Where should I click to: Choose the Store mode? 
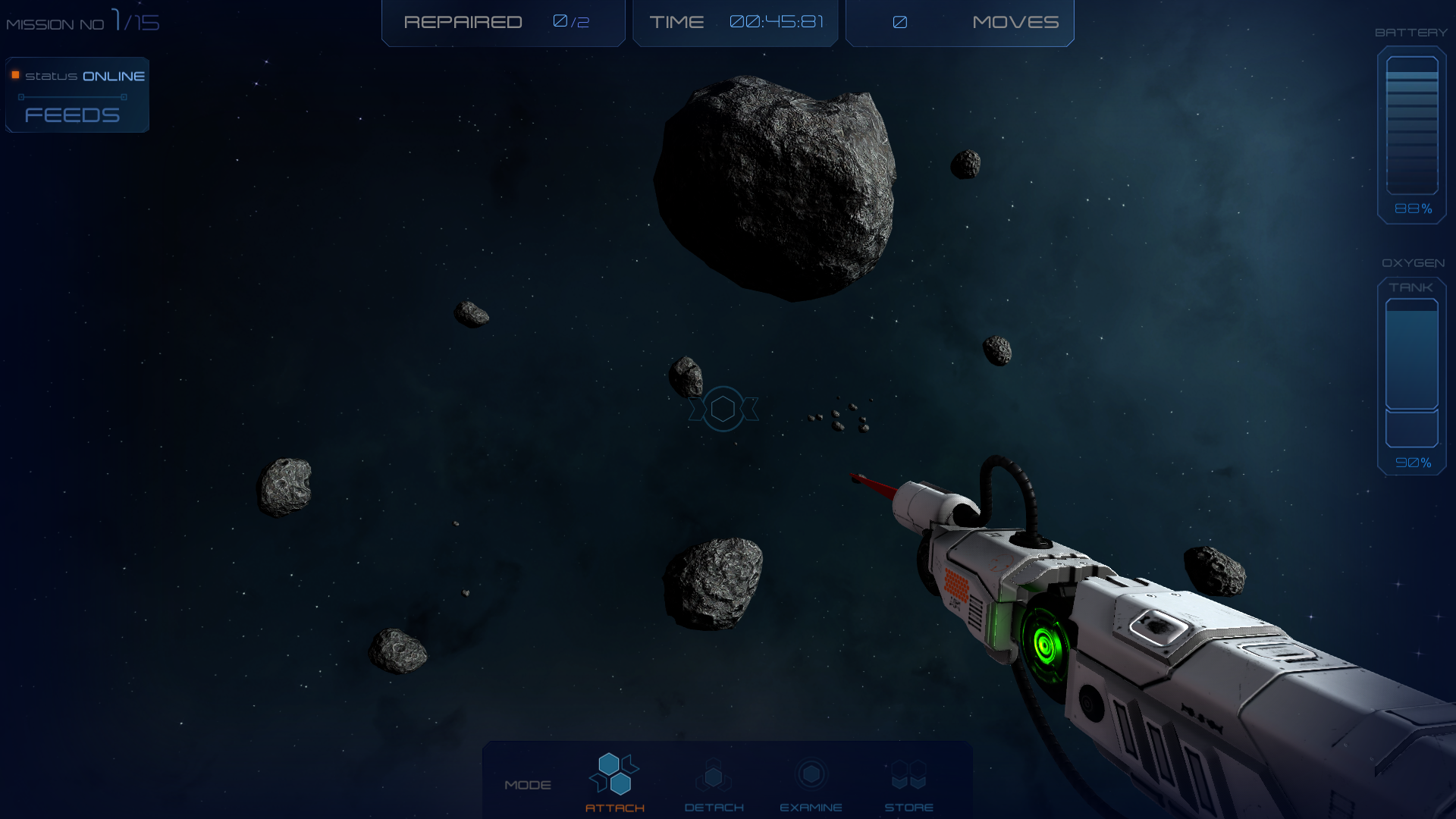908,783
